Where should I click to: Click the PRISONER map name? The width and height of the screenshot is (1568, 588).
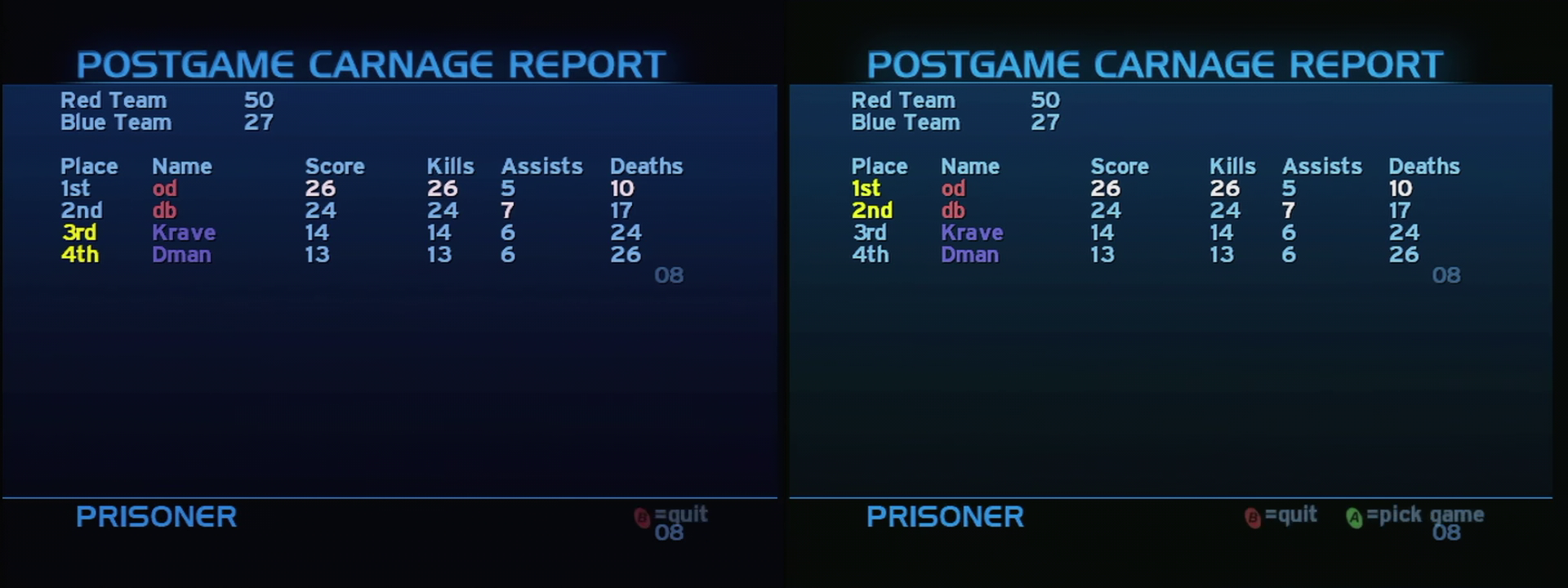point(155,517)
